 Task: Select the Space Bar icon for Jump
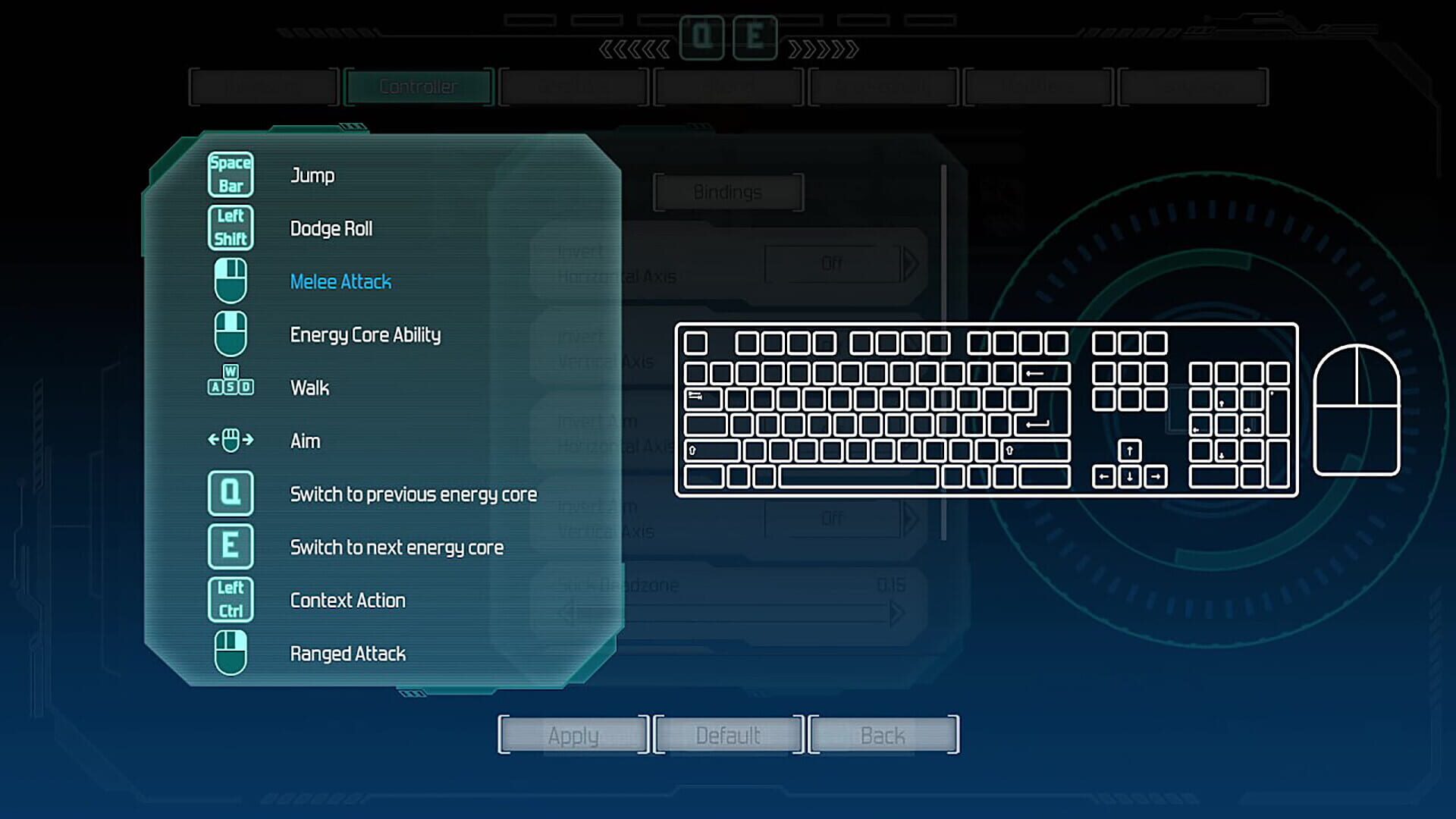click(x=231, y=174)
